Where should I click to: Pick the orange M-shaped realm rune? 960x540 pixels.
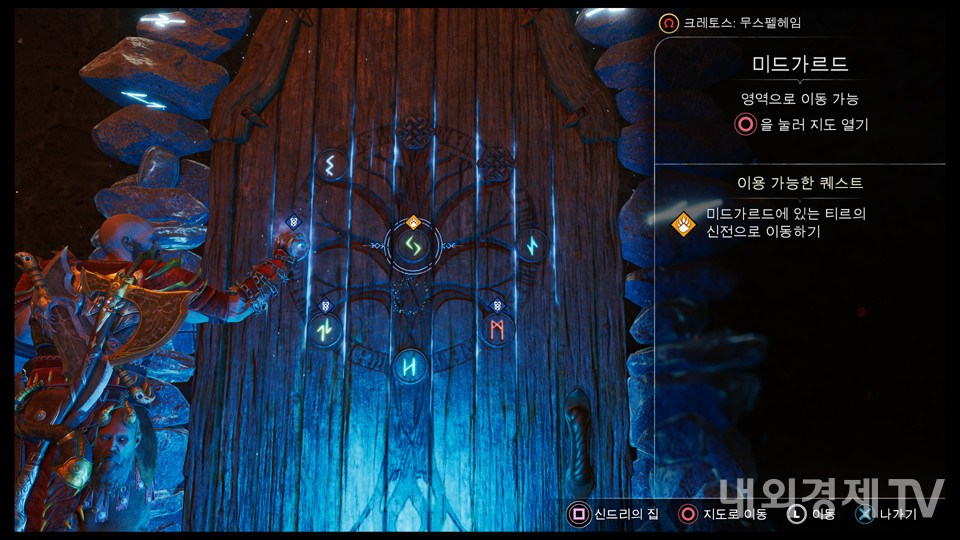pyautogui.click(x=496, y=328)
